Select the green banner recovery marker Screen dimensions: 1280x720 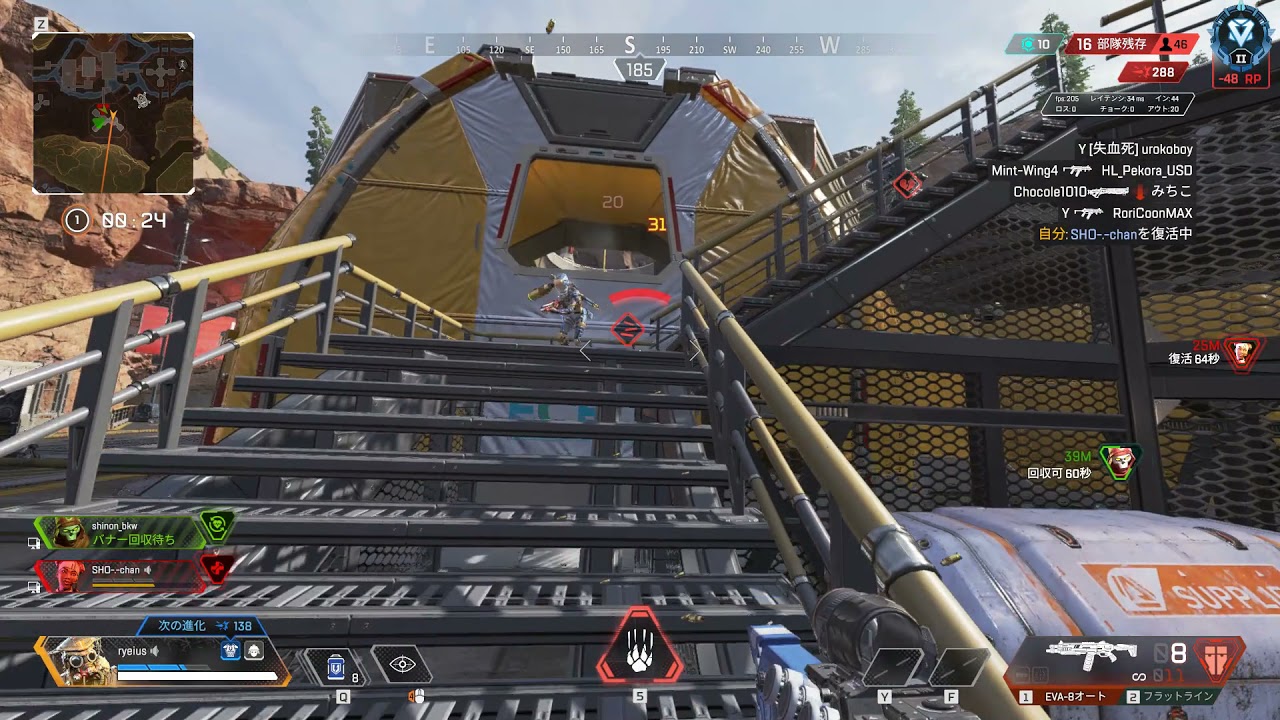click(x=1120, y=460)
